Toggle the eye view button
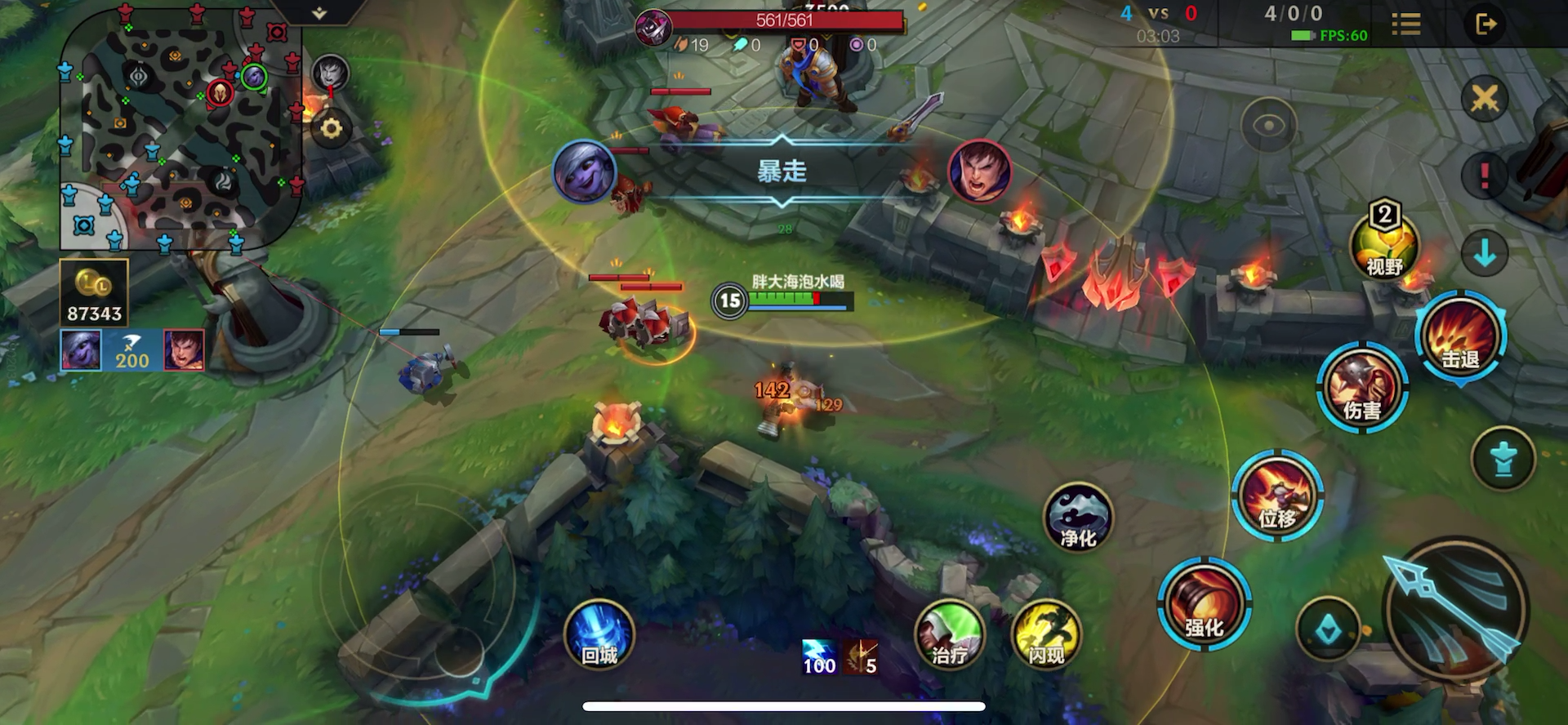Viewport: 1568px width, 725px height. click(x=1268, y=125)
